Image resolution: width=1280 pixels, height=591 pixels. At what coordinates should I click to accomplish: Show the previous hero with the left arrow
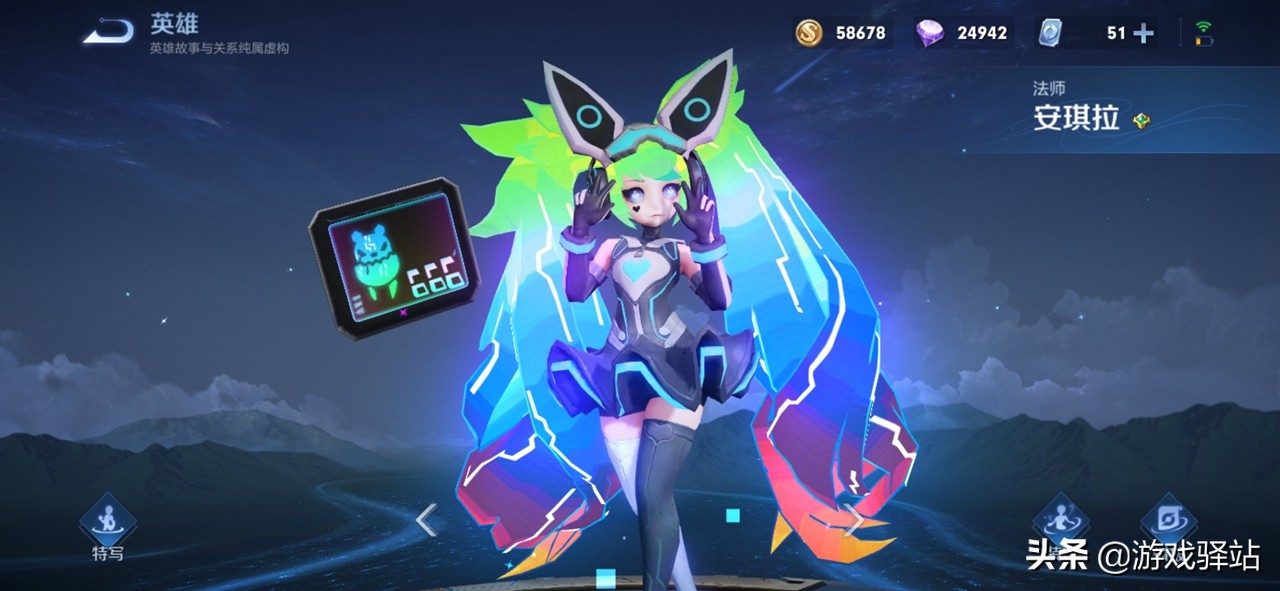[x=427, y=520]
